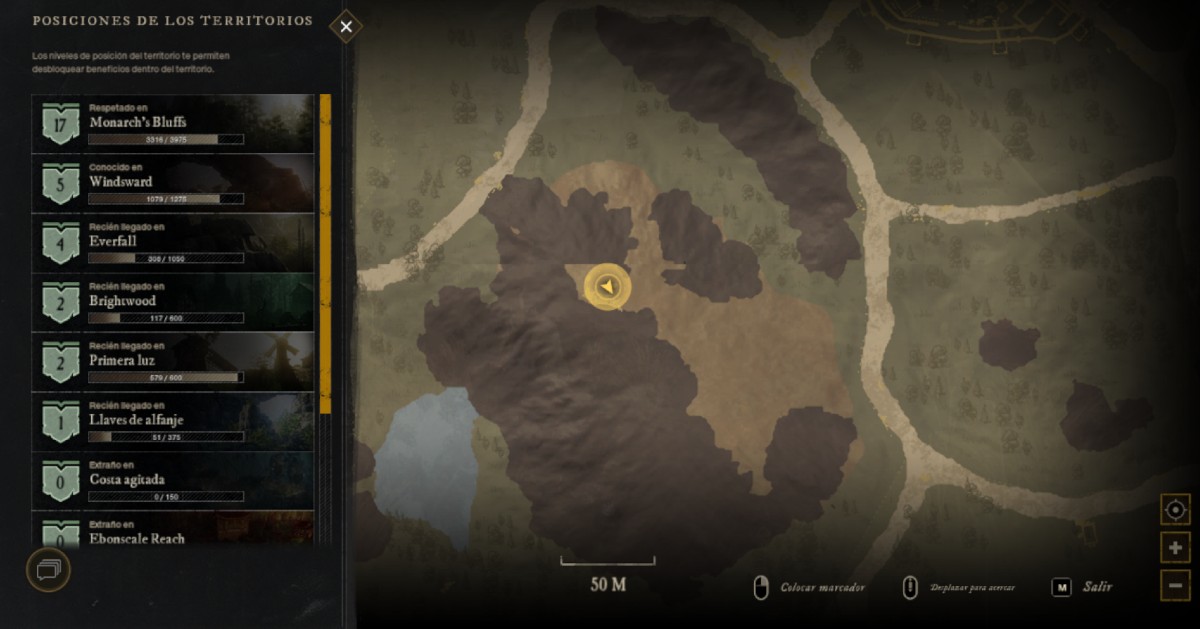Click the player position marker on map
This screenshot has width=1200, height=629.
[607, 288]
